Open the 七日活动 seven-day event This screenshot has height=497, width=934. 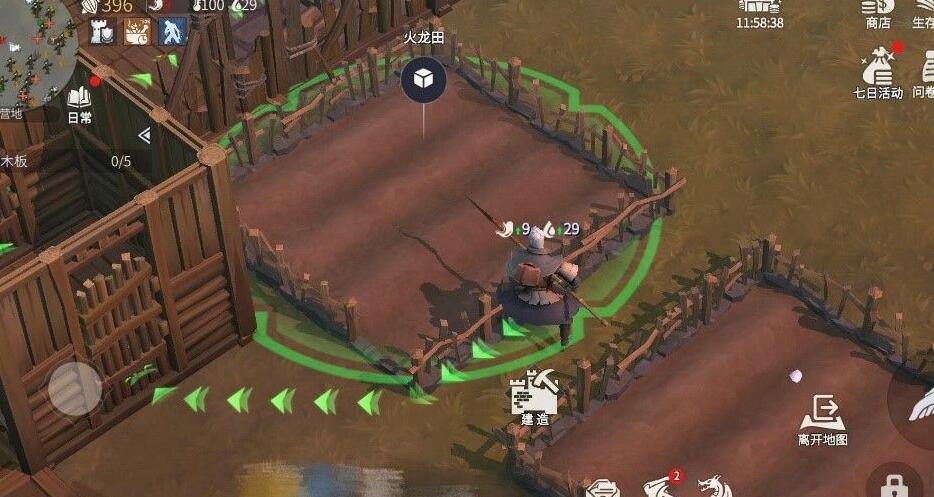tap(877, 74)
